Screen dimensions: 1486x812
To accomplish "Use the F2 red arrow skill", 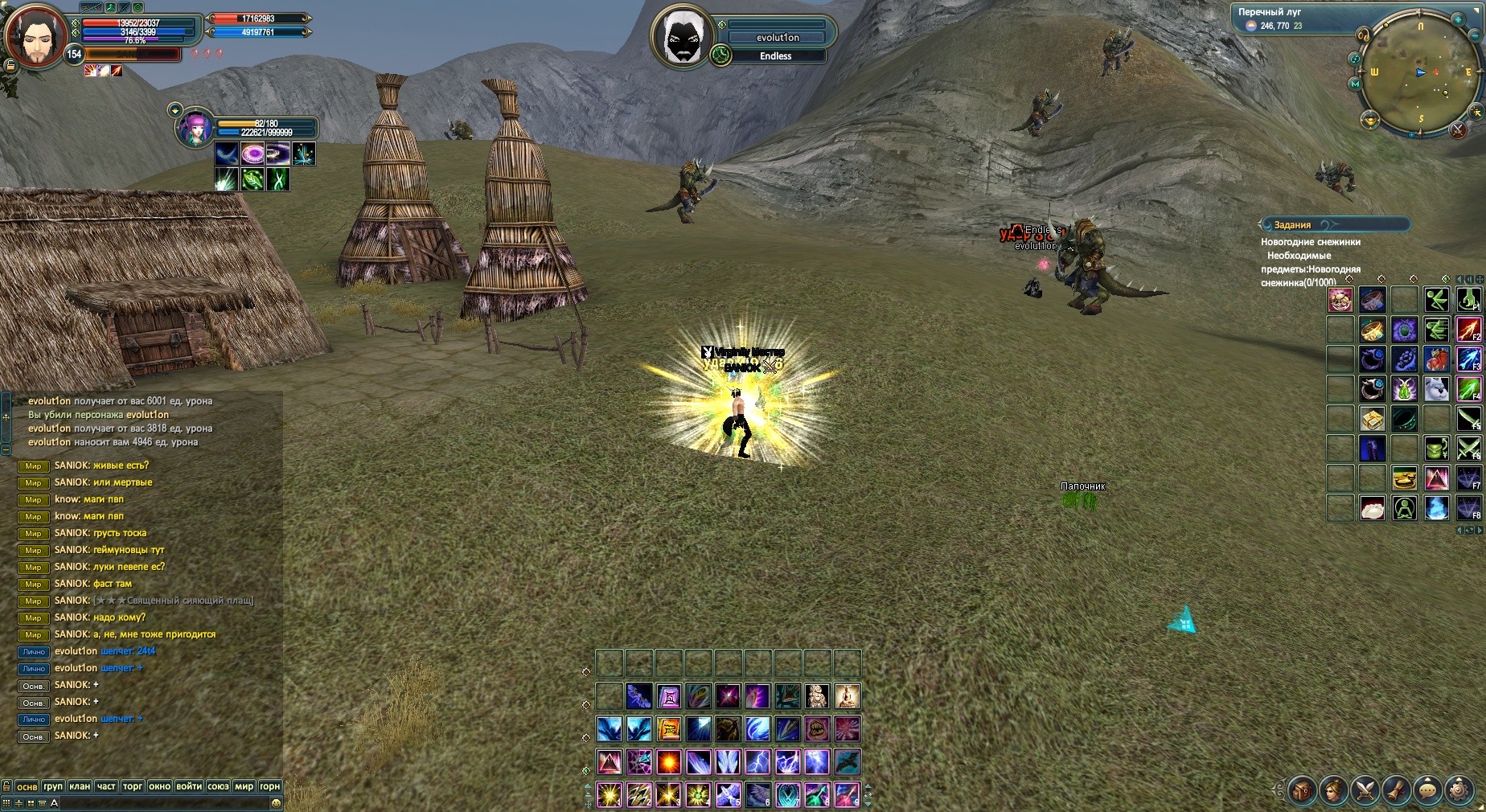I will click(1468, 330).
